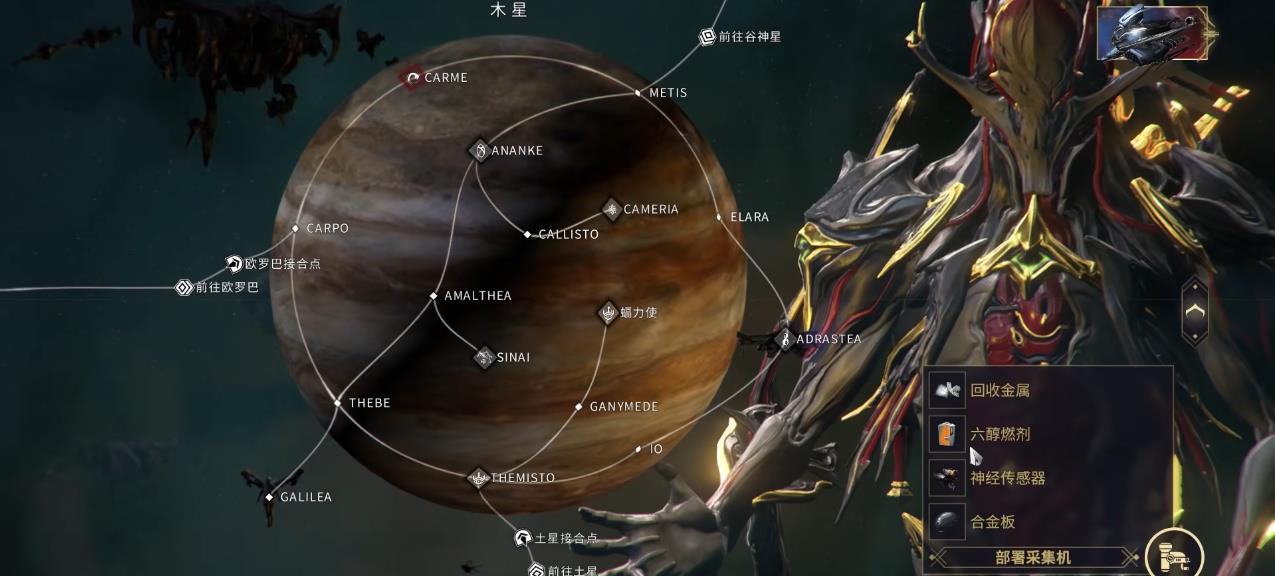Screen dimensions: 1275x576
Task: Select the CARPO node
Action: pyautogui.click(x=295, y=229)
